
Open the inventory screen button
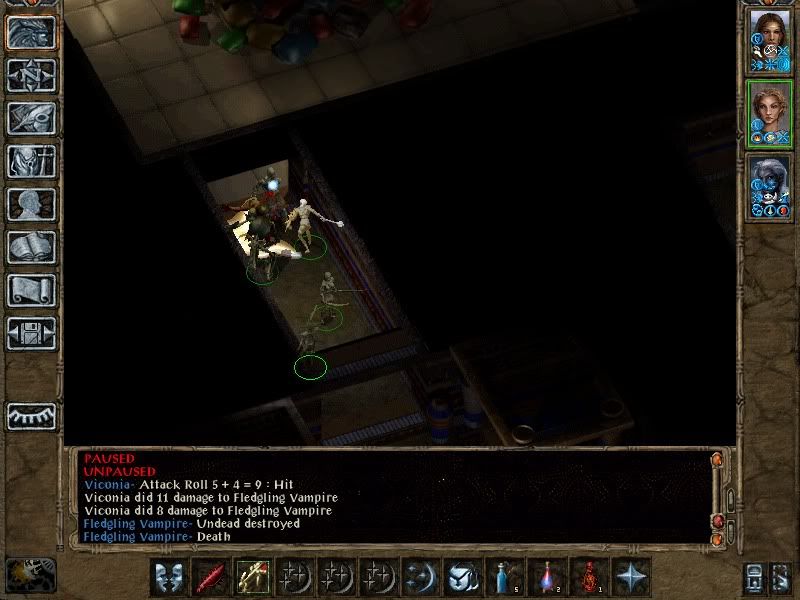31,161
